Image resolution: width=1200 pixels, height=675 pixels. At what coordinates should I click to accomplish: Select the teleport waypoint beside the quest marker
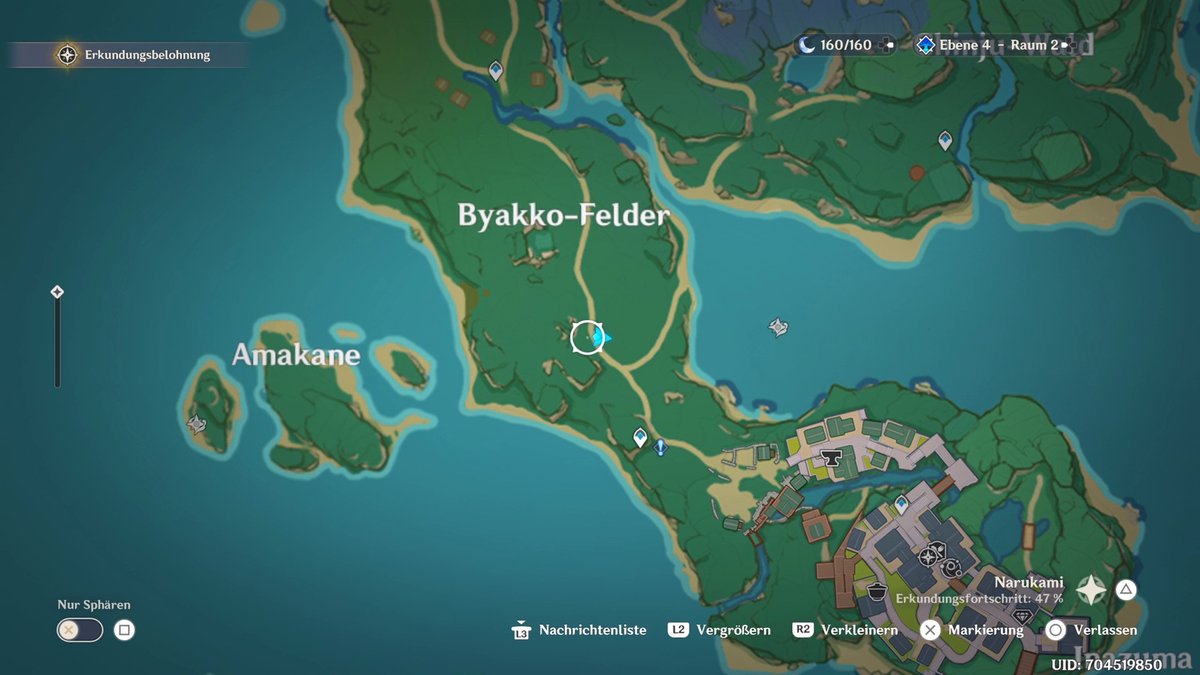pos(641,437)
